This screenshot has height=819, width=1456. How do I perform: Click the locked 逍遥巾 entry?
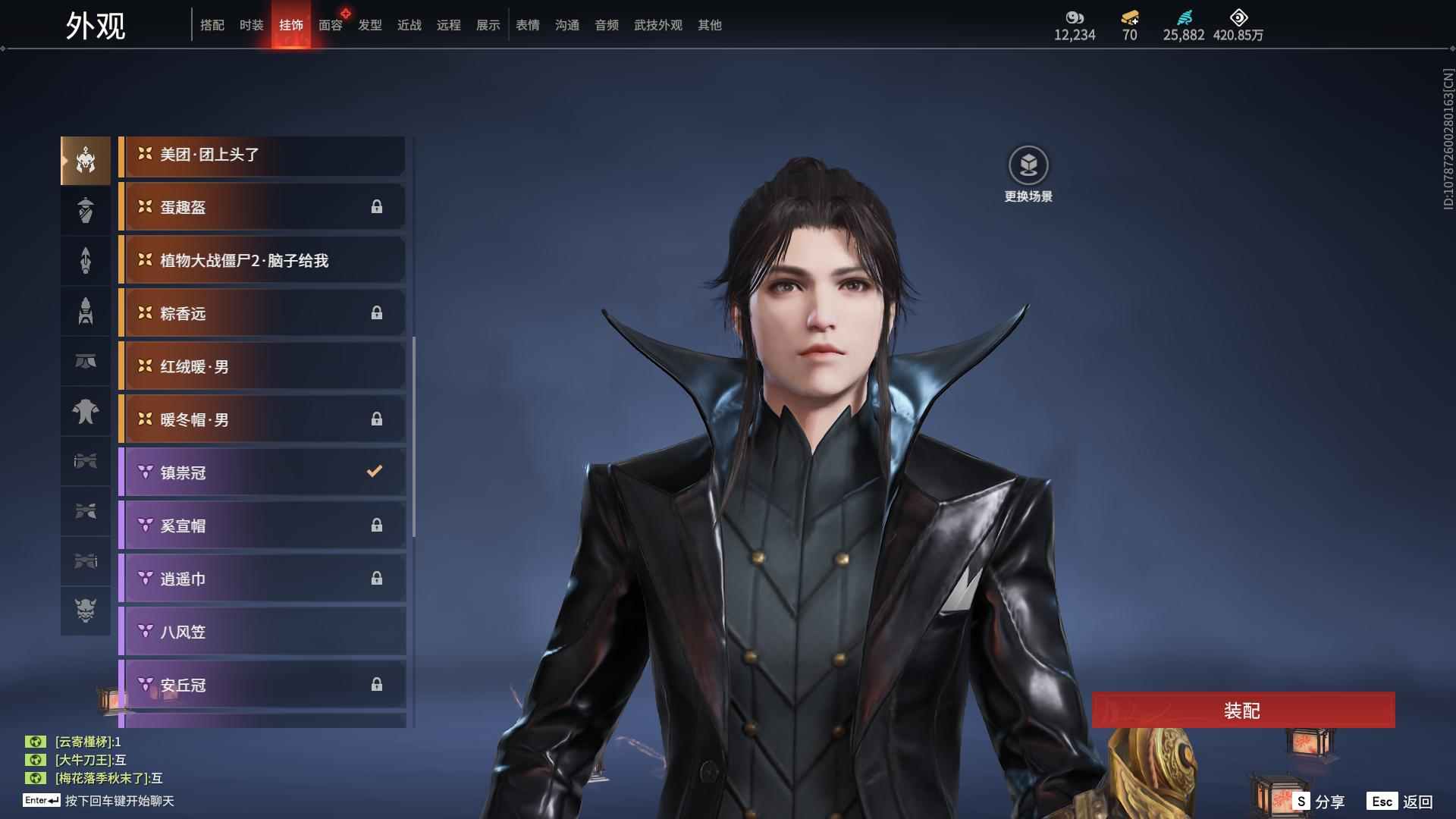click(262, 579)
